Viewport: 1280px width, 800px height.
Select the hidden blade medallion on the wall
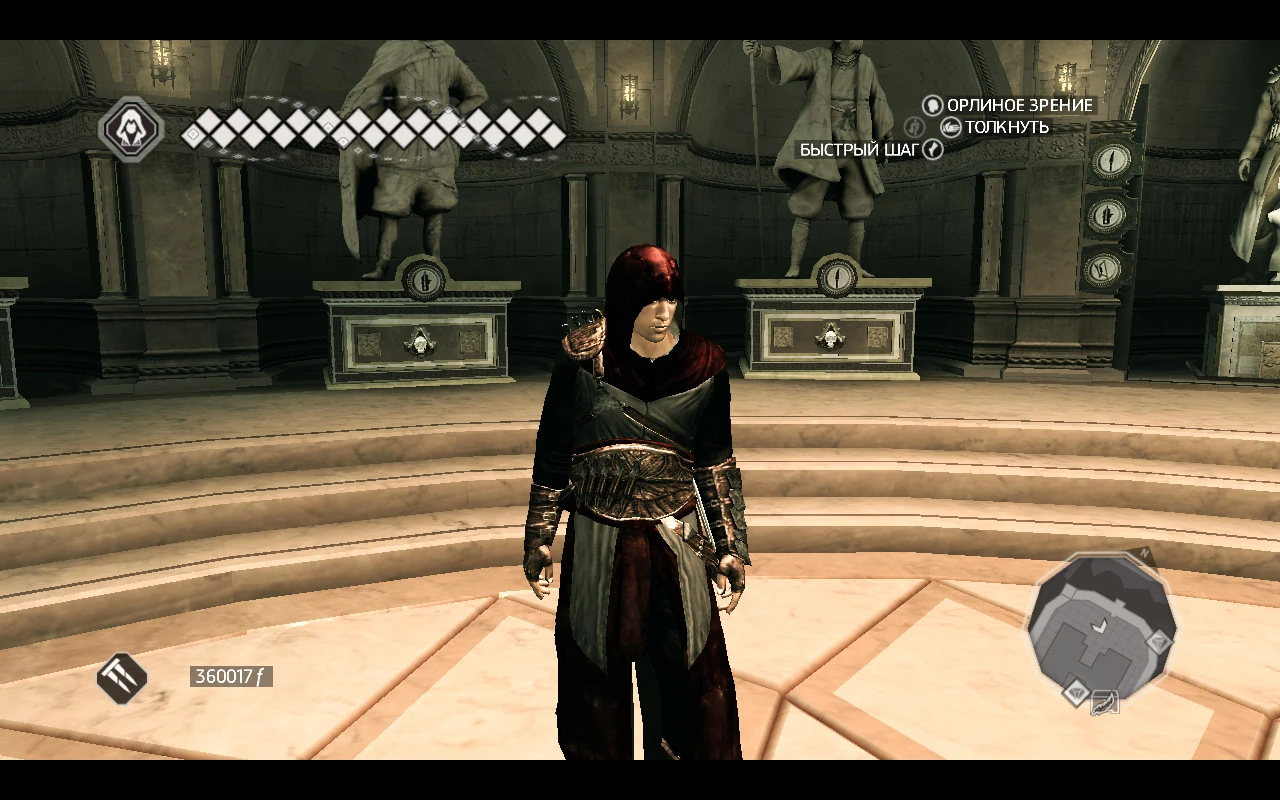pyautogui.click(x=1106, y=214)
